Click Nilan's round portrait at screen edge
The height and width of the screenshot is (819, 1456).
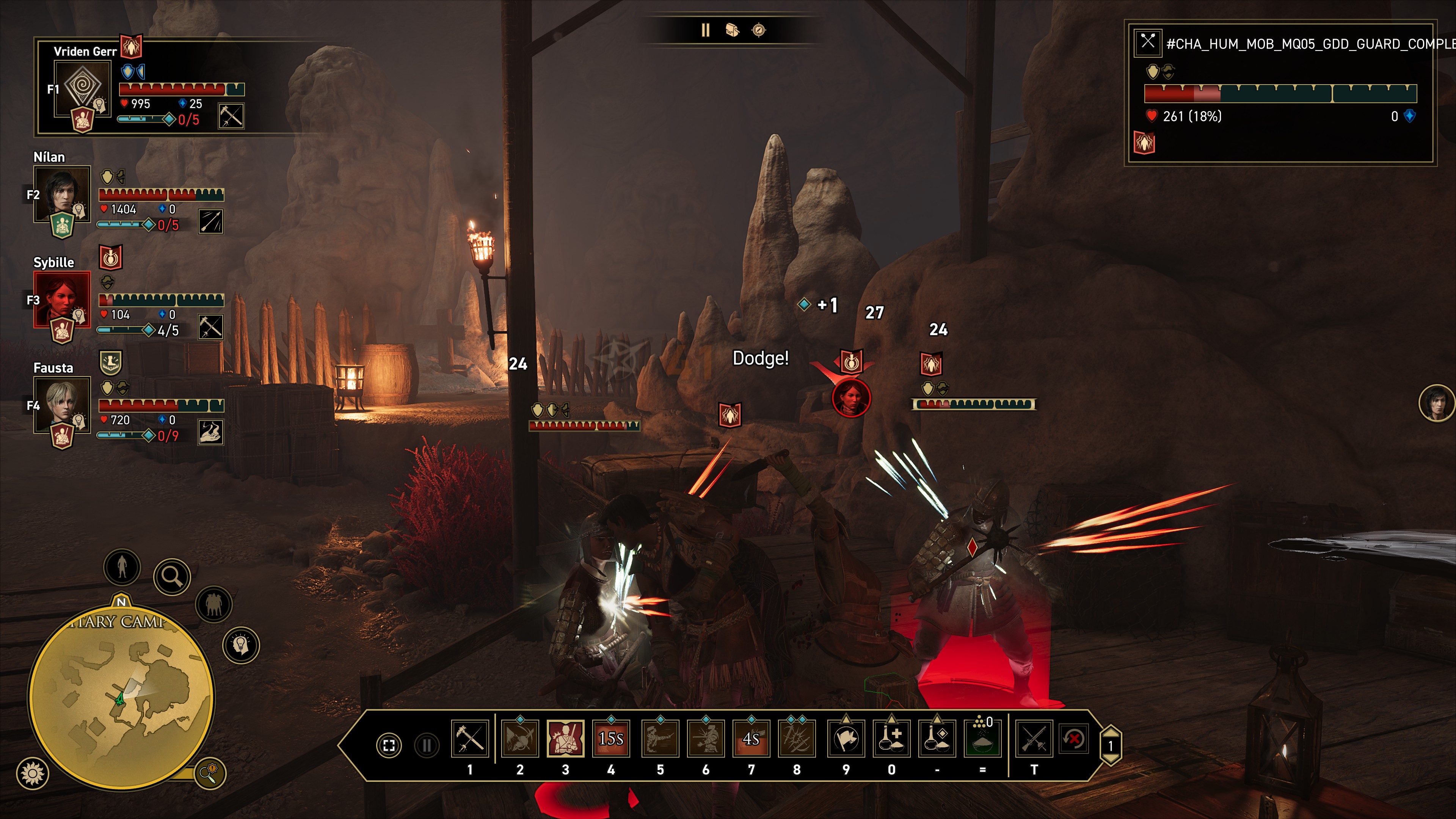point(1436,403)
